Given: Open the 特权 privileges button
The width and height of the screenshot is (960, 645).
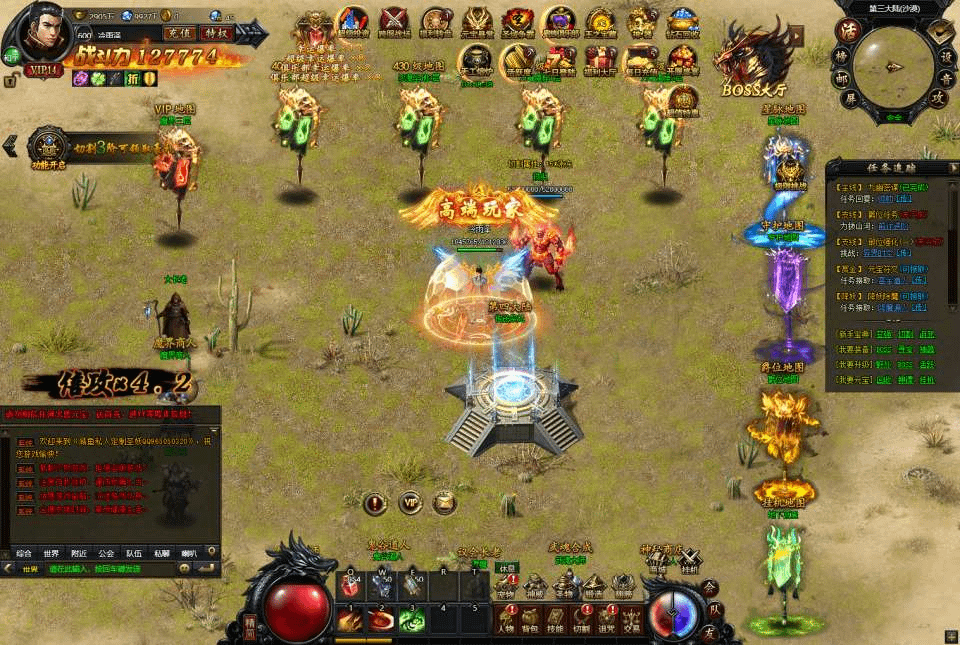Looking at the screenshot, I should click(215, 33).
